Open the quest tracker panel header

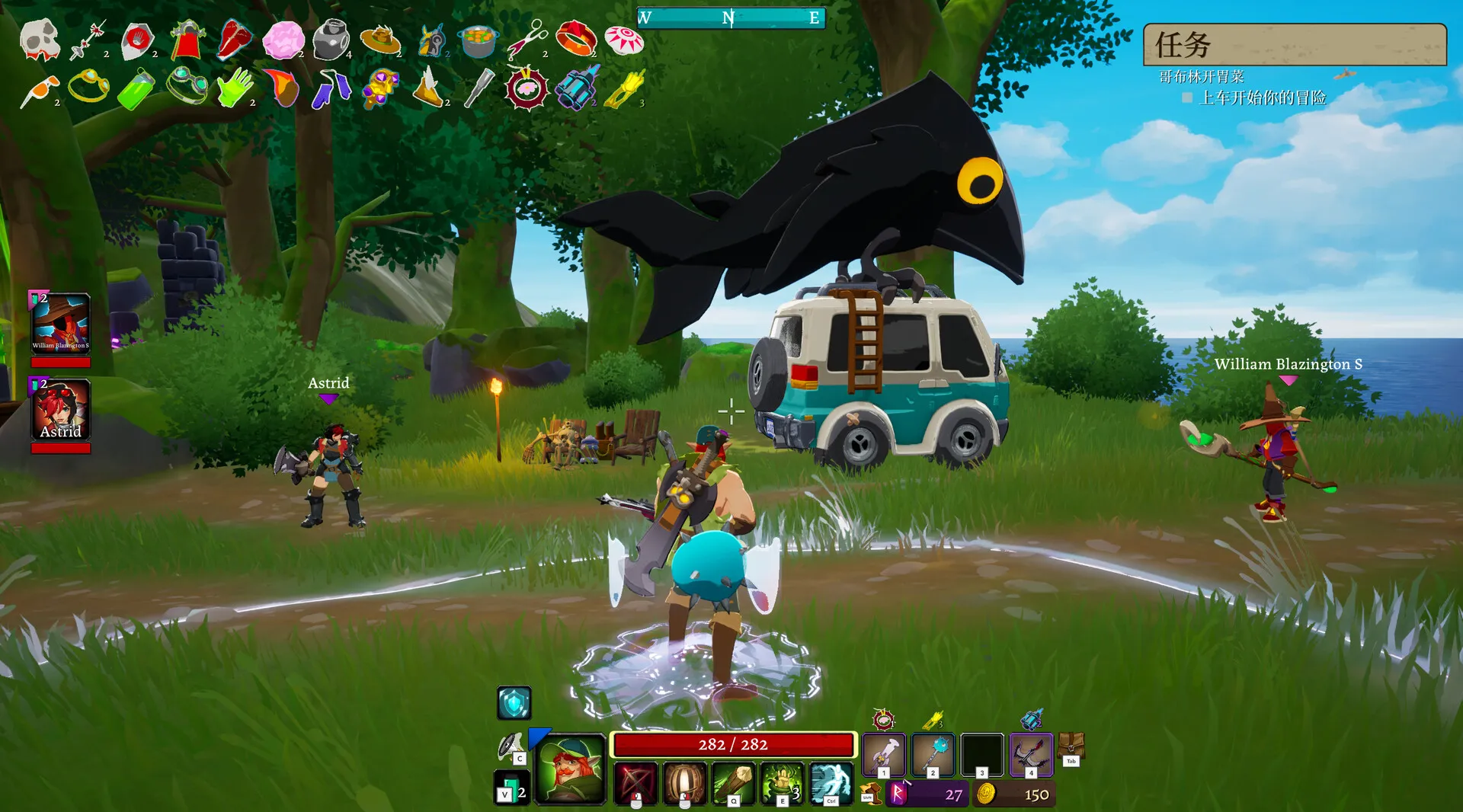coord(1294,44)
